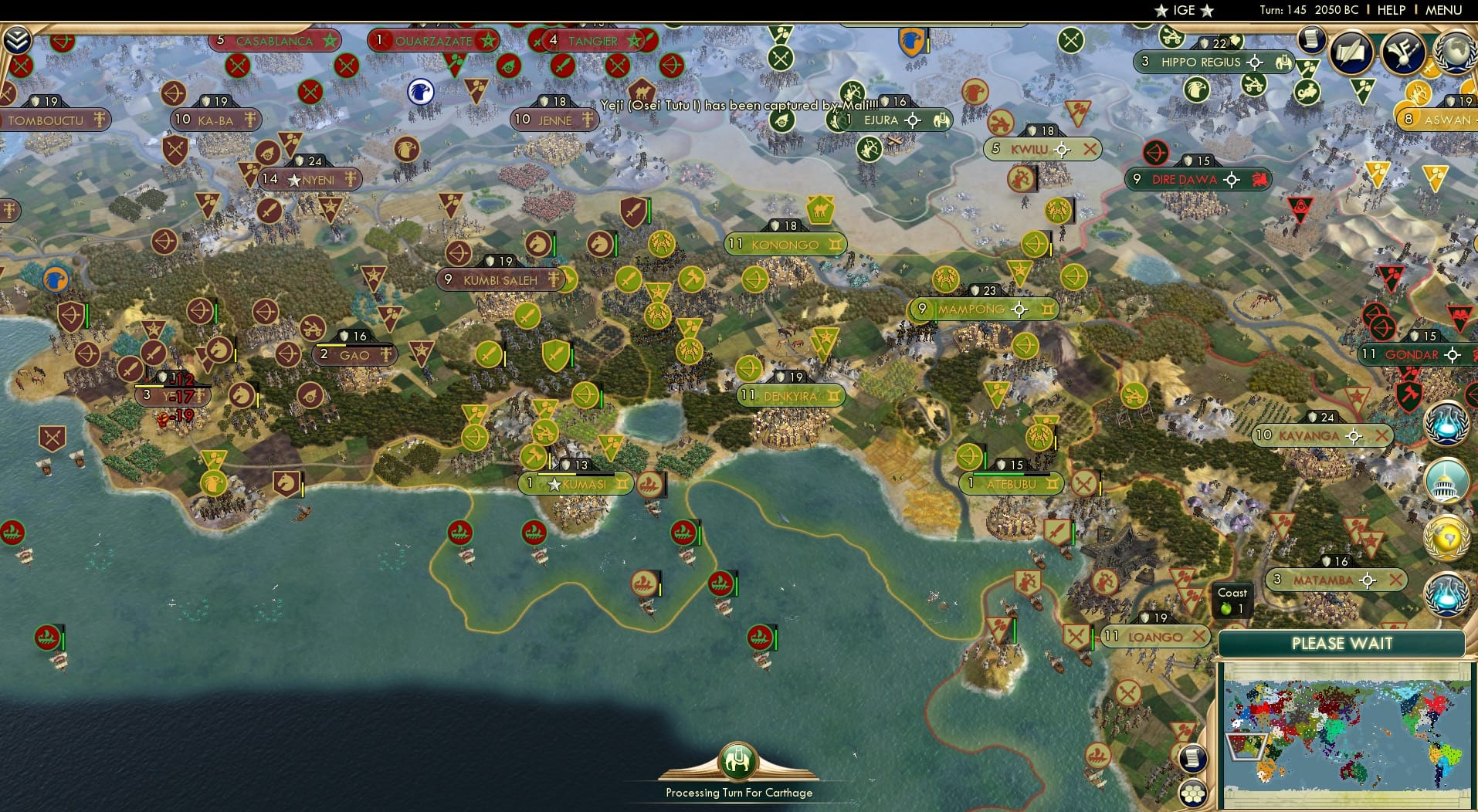Toggle the crosshair on Mampong's city banner
The image size is (1478, 812).
1020,309
